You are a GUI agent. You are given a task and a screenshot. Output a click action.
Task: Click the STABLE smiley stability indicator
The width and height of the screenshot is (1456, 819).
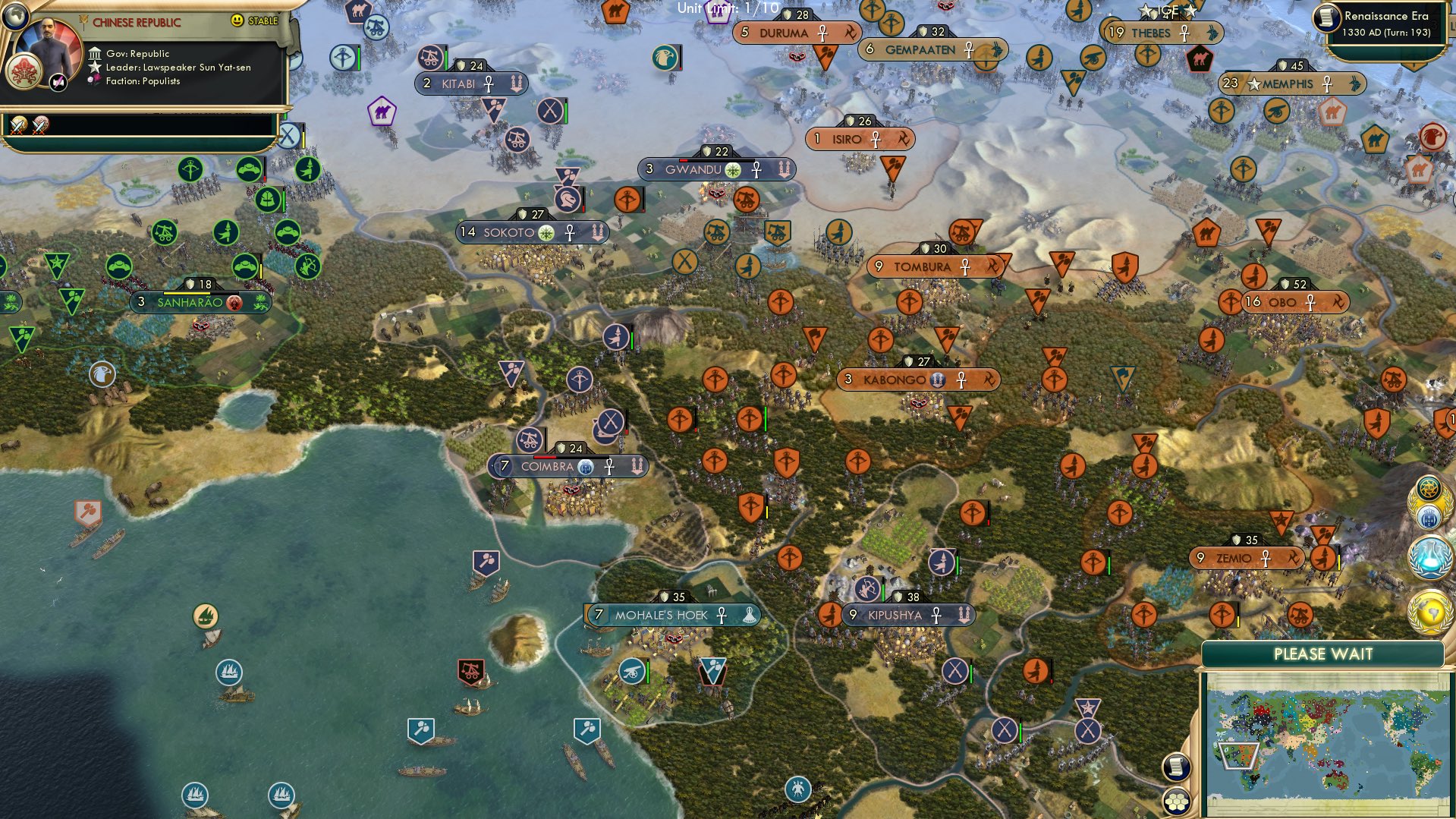click(x=237, y=22)
